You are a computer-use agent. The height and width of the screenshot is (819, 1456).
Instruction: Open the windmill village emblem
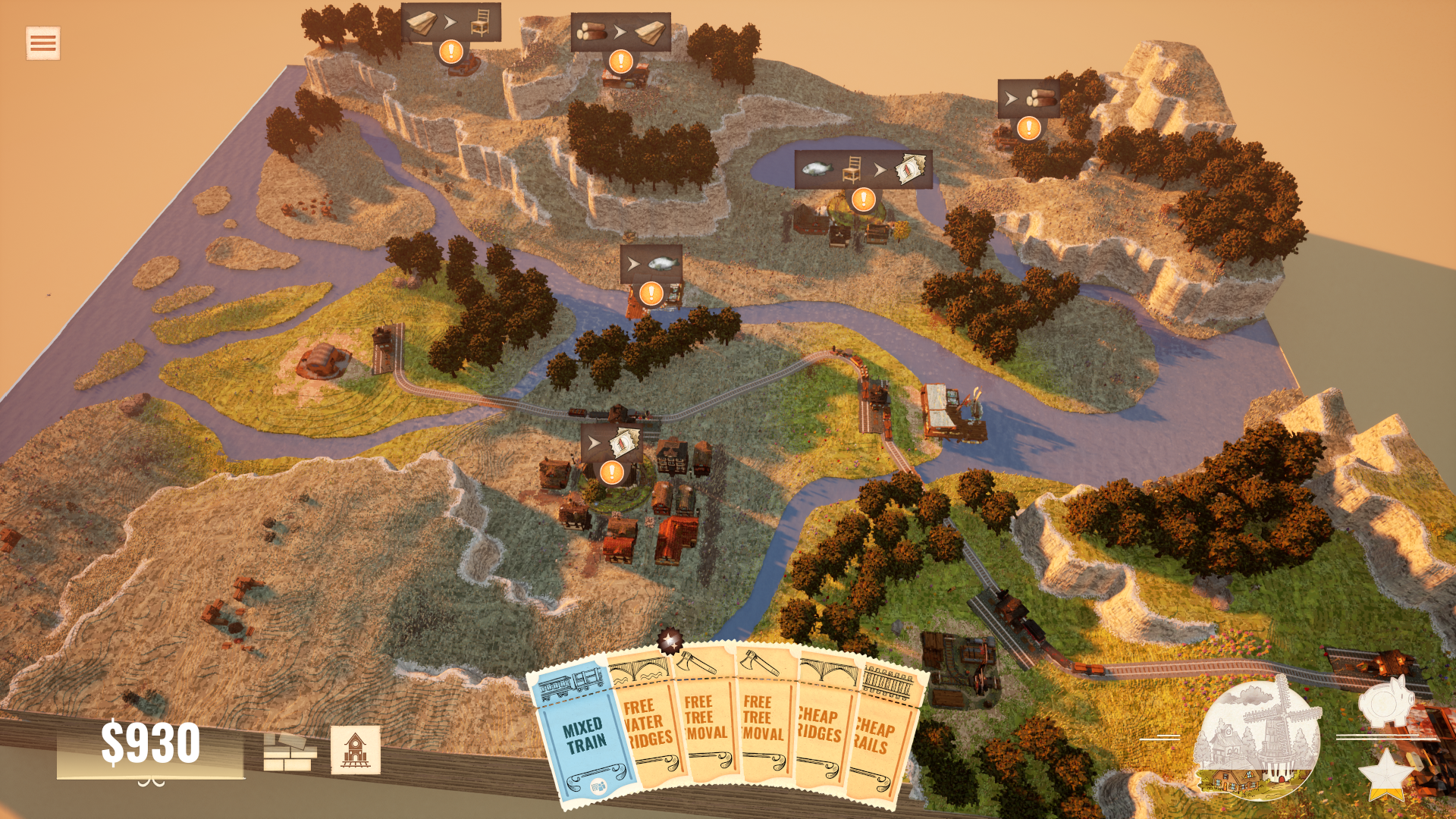[1257, 739]
